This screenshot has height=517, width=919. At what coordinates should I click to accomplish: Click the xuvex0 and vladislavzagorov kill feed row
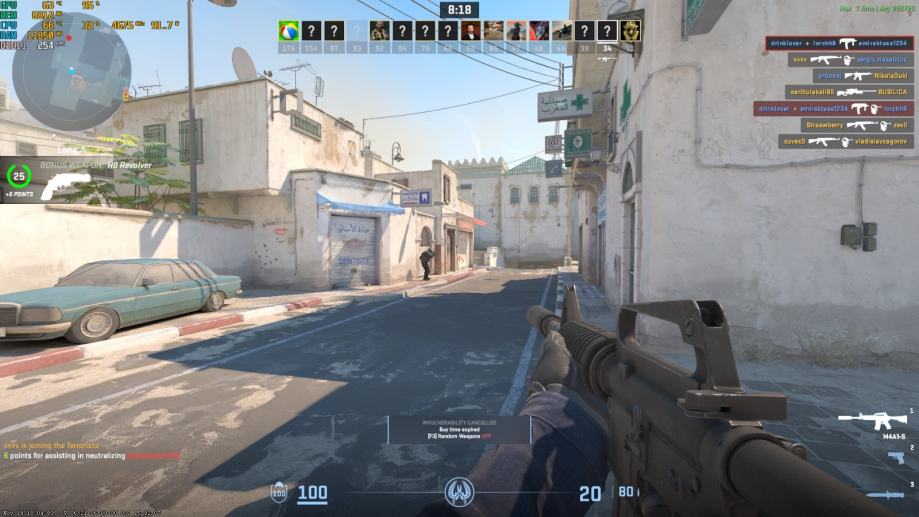coord(846,142)
